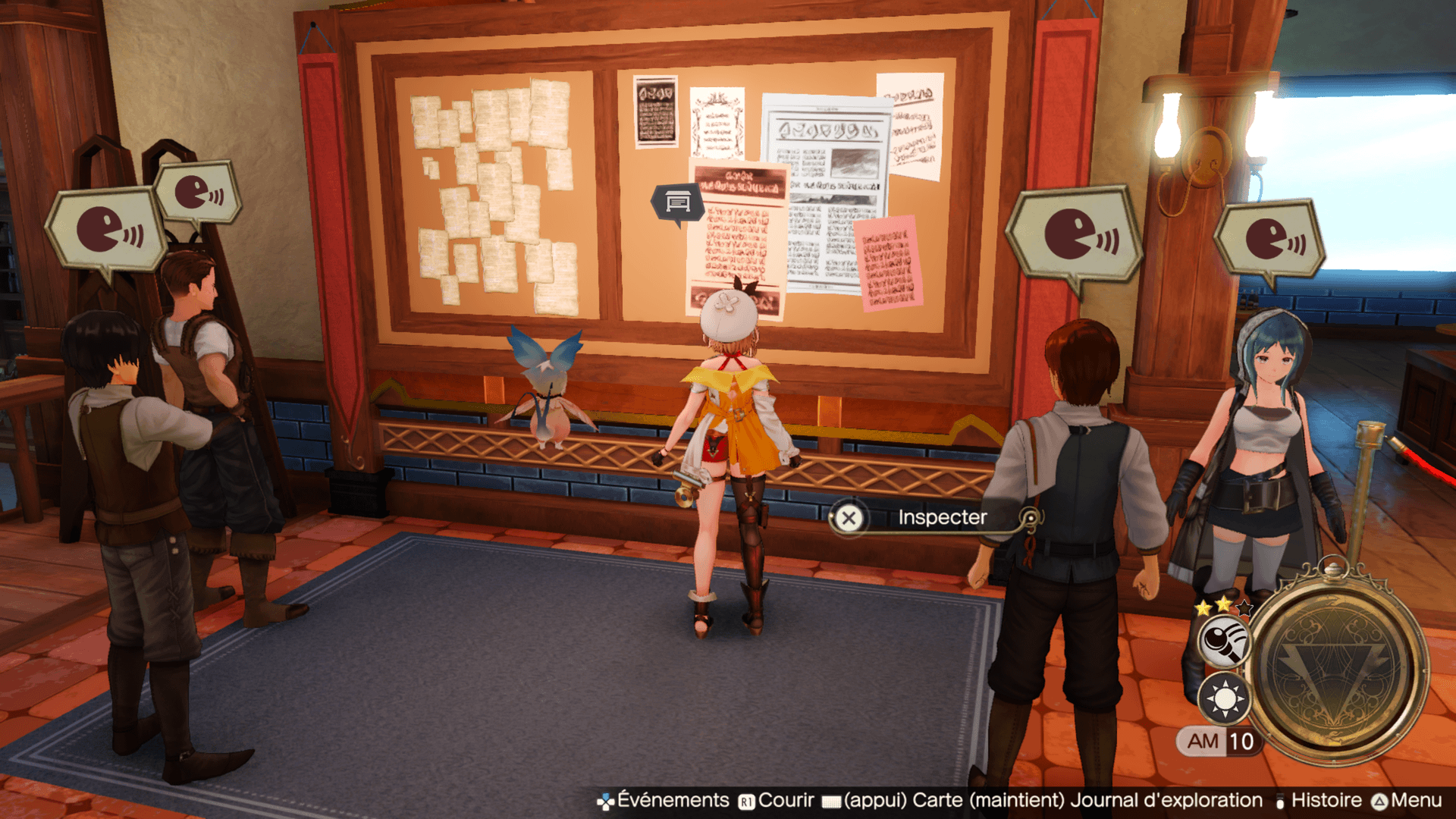Select the talk bubble above the hooded girl

pyautogui.click(x=1269, y=239)
